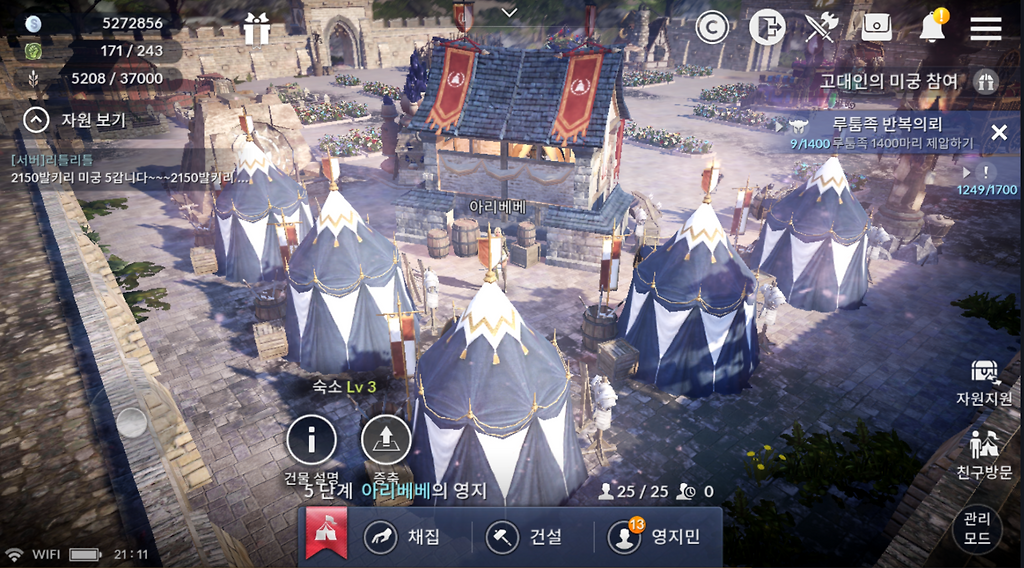
Task: Open the circled C currency icon
Action: [712, 29]
